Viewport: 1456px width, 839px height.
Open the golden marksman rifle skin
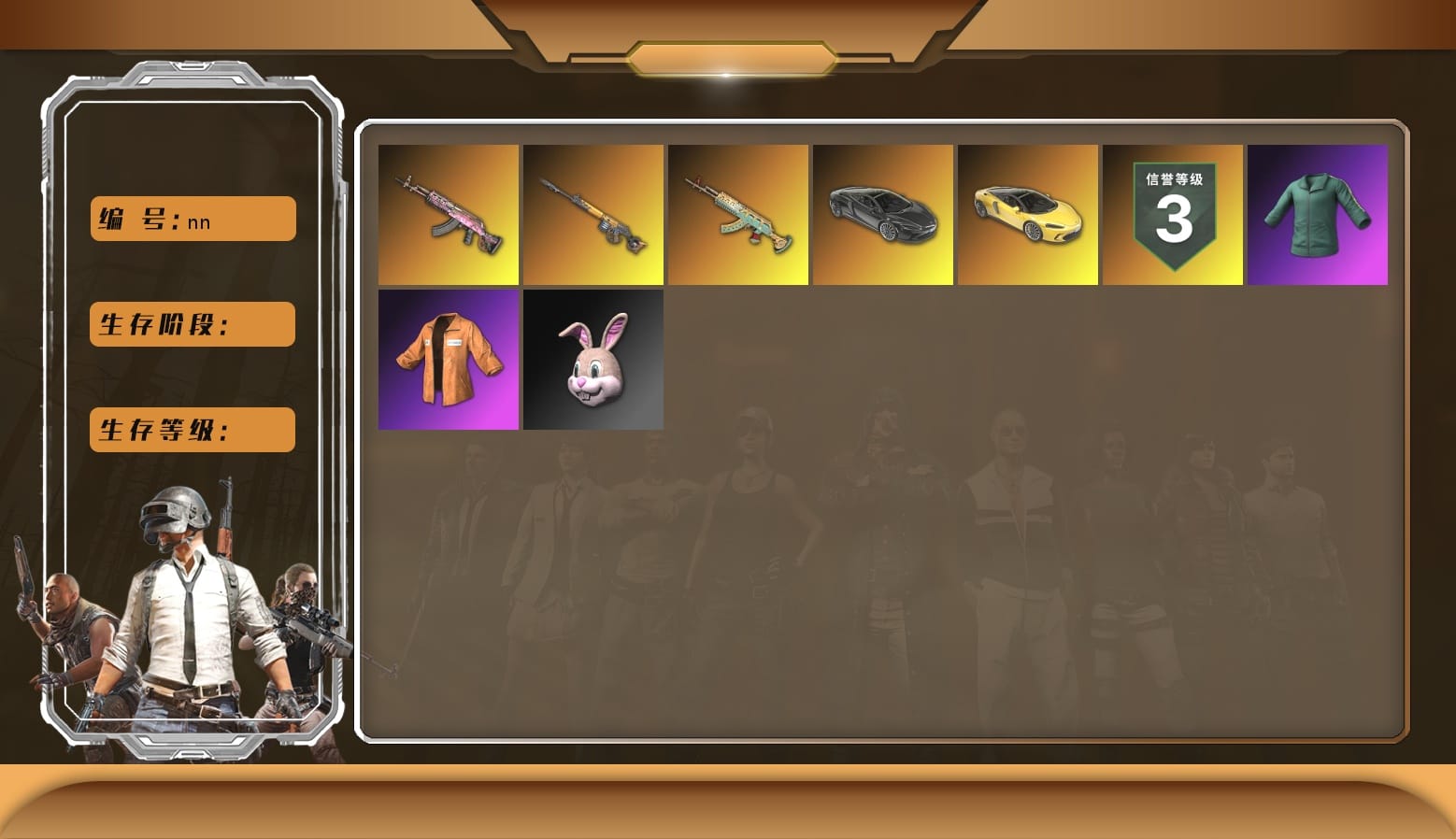point(592,214)
